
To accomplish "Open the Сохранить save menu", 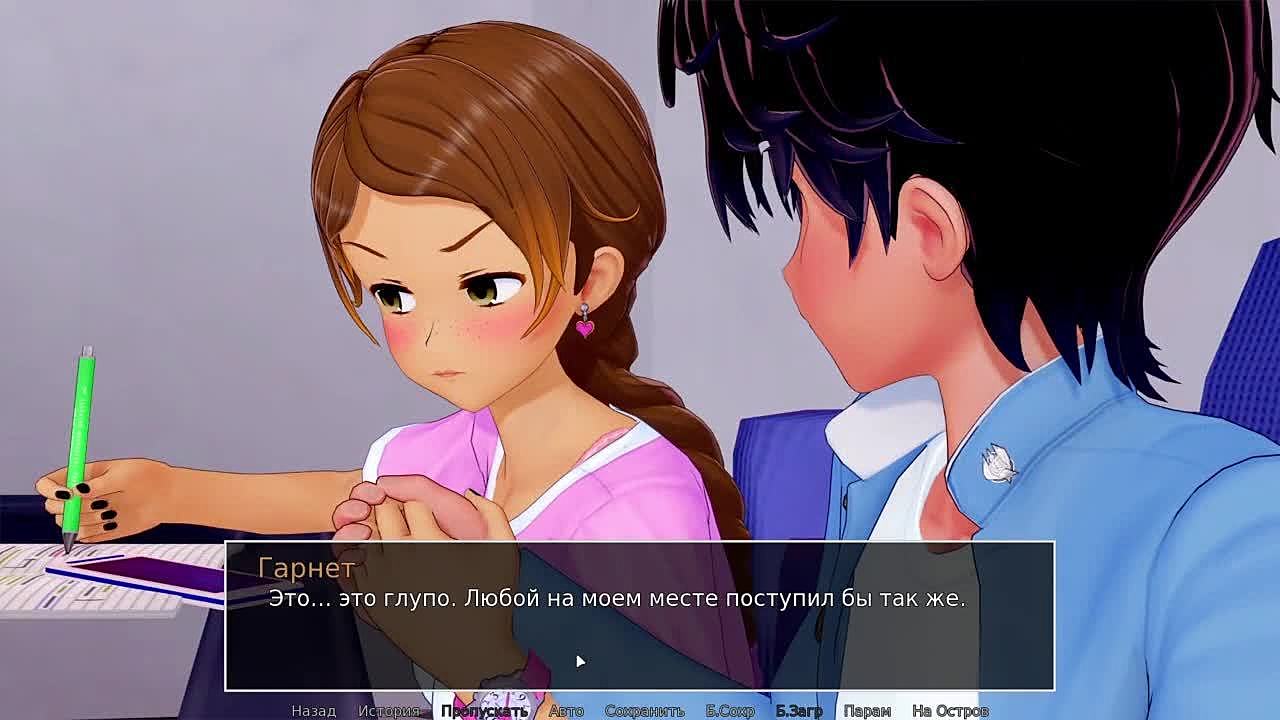I will (644, 711).
